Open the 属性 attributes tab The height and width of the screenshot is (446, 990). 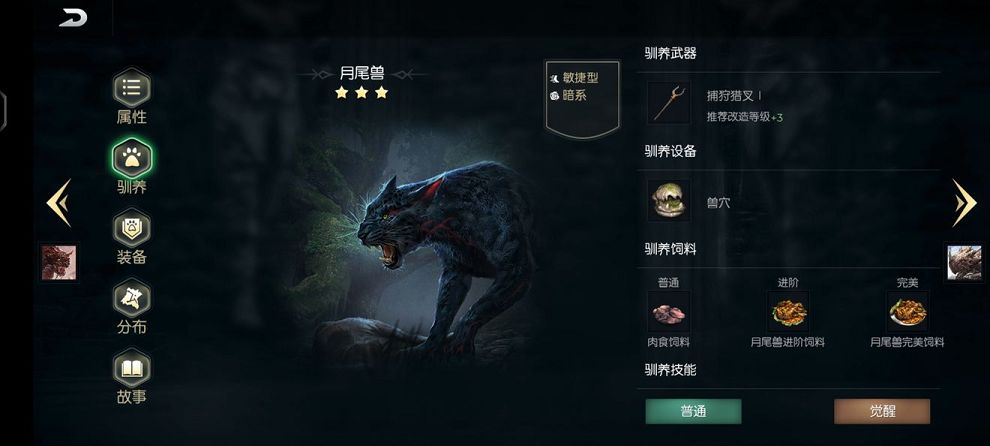(x=131, y=90)
